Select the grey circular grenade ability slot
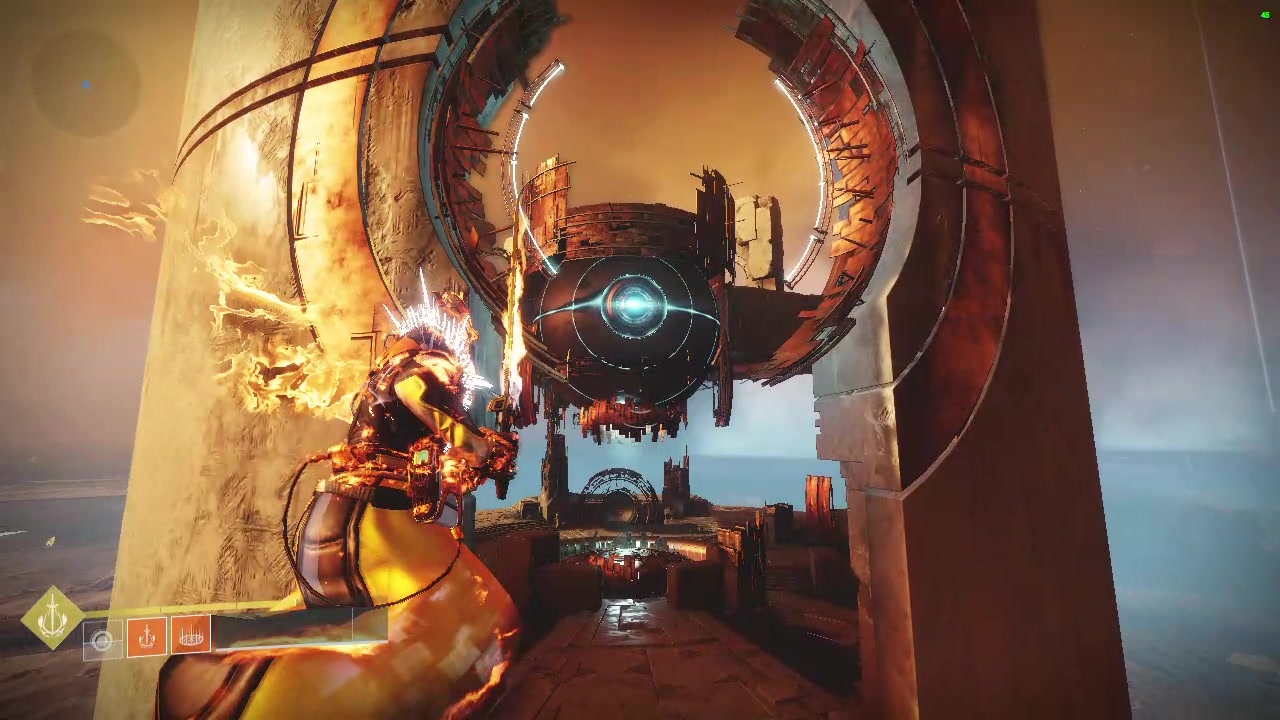This screenshot has height=720, width=1280. [101, 641]
